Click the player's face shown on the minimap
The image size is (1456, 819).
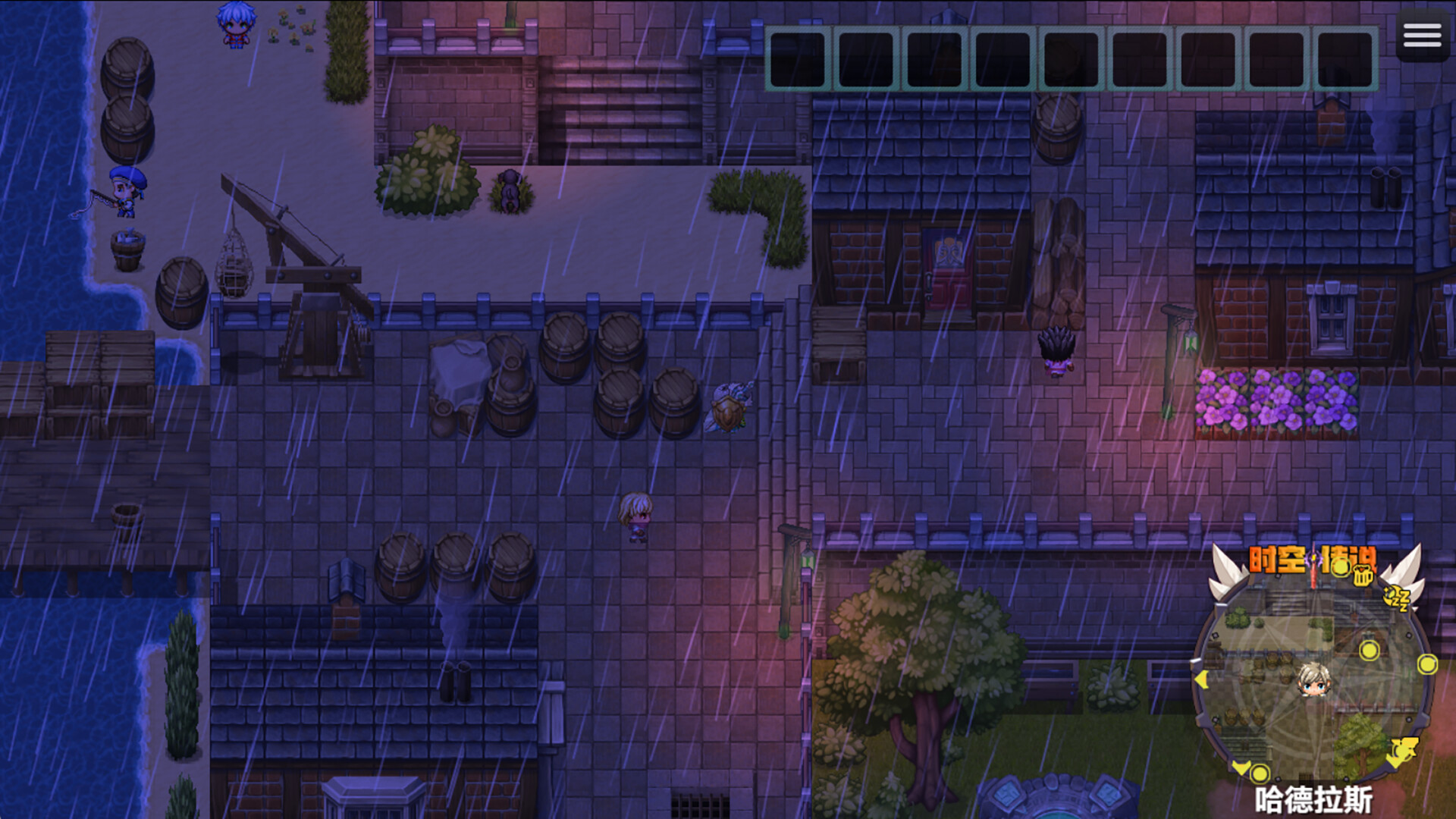[1313, 681]
